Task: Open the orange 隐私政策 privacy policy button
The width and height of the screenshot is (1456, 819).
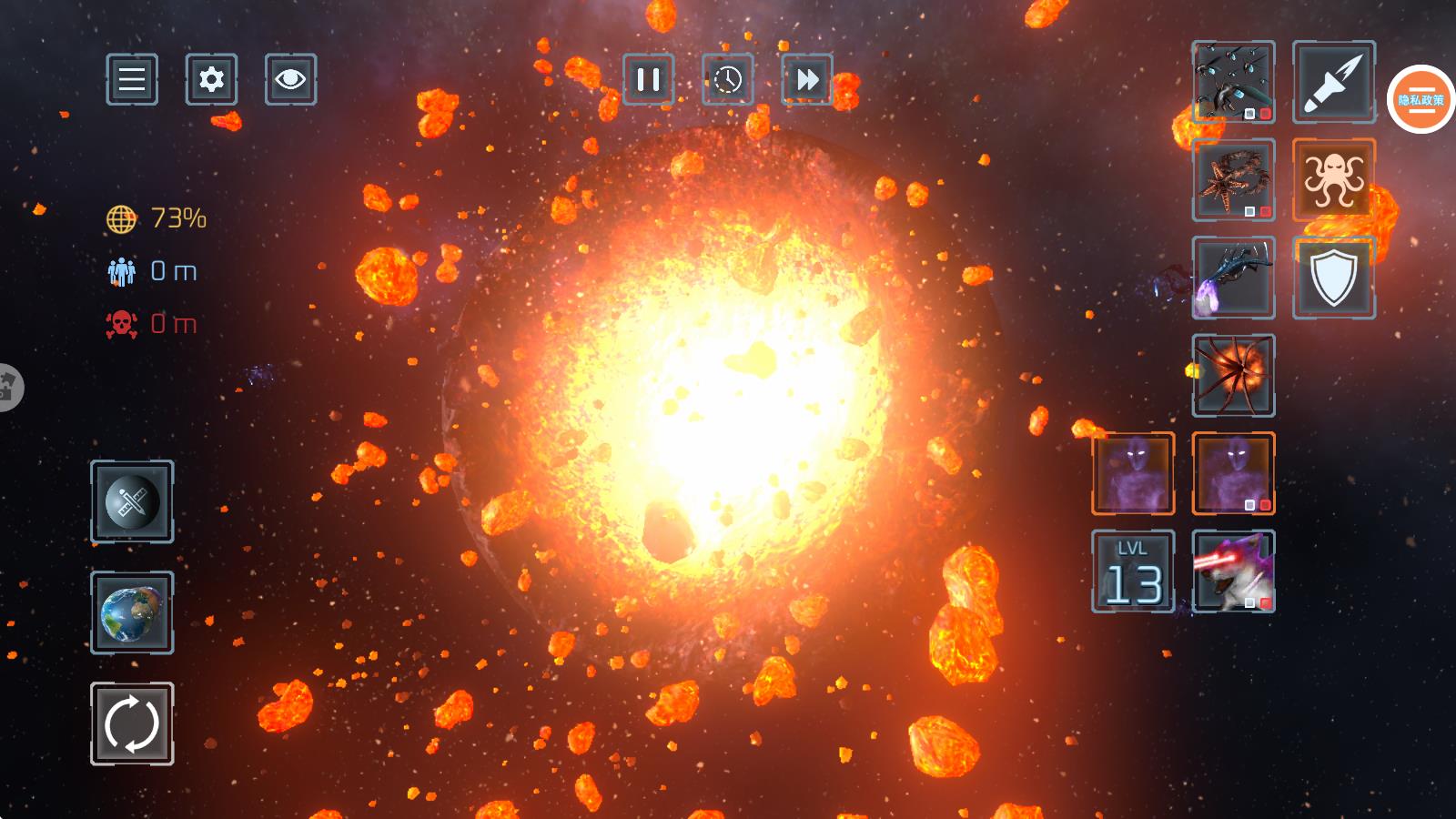Action: (x=1421, y=100)
